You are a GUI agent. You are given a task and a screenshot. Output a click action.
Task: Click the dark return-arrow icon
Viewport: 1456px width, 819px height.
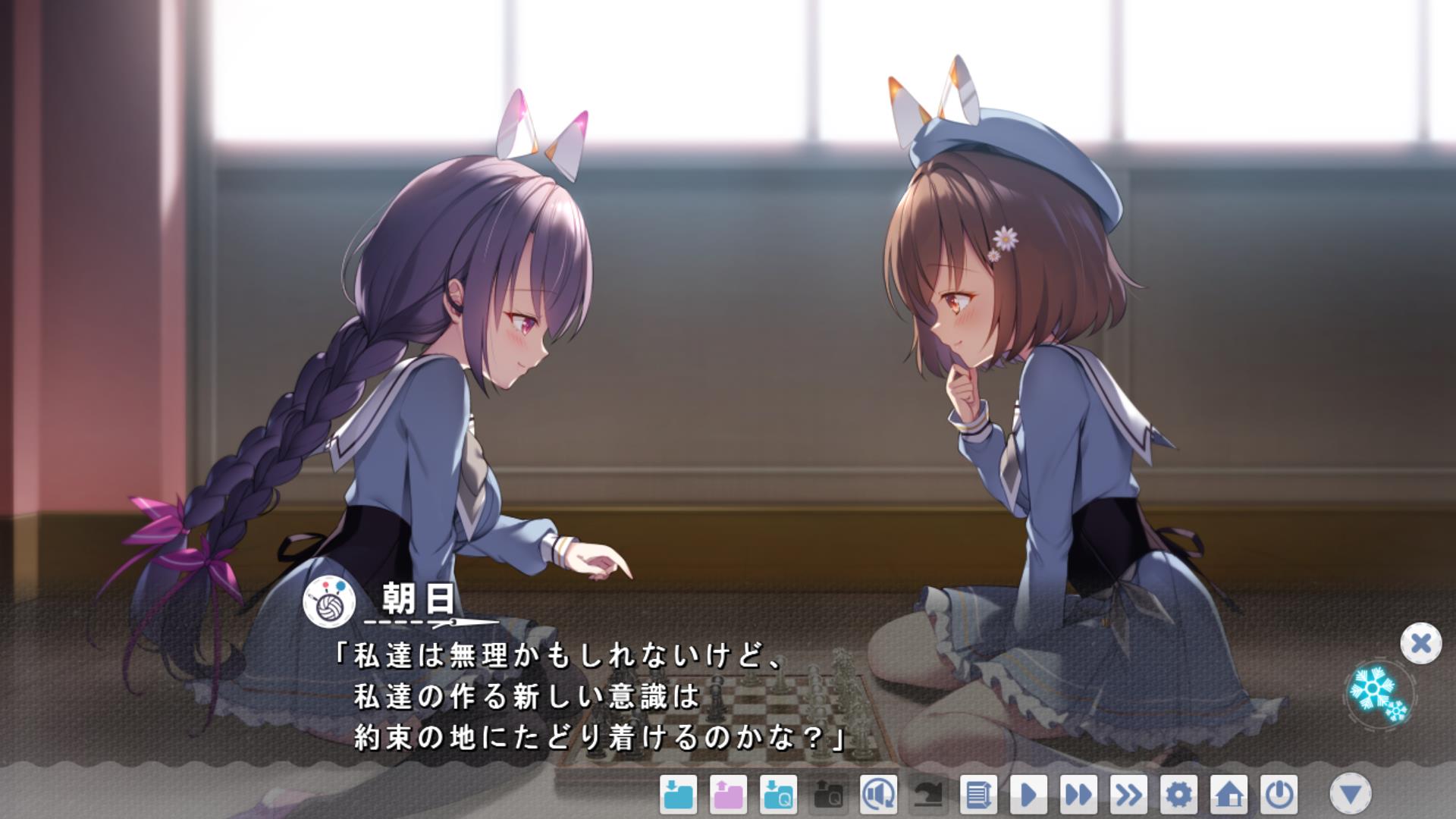coord(928,795)
